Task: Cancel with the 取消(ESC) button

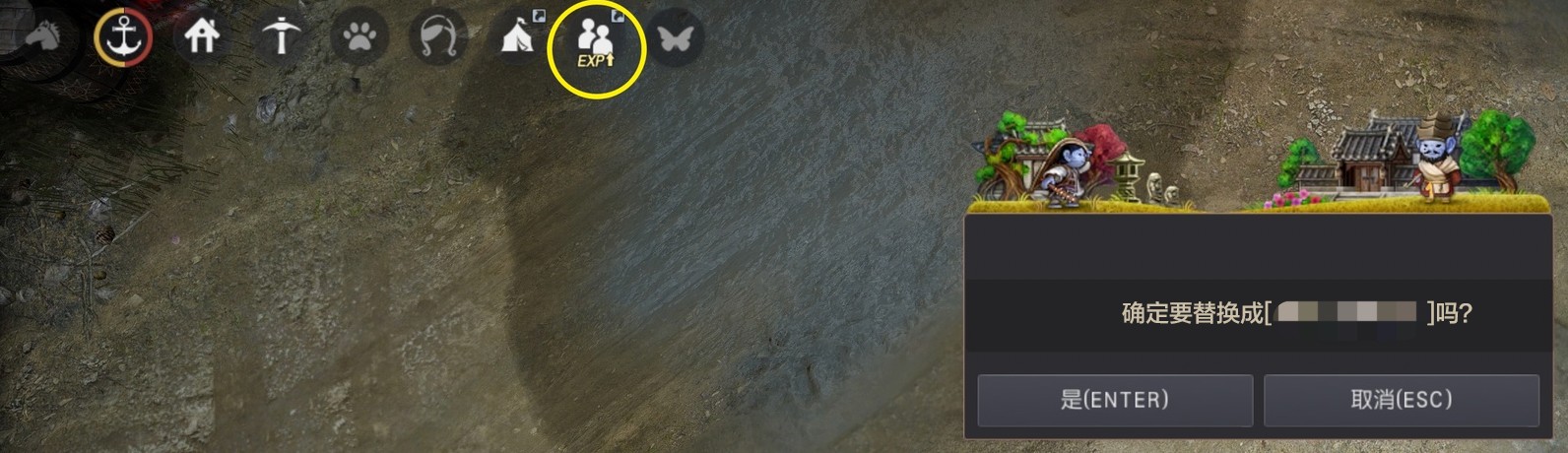Action: click(1401, 400)
